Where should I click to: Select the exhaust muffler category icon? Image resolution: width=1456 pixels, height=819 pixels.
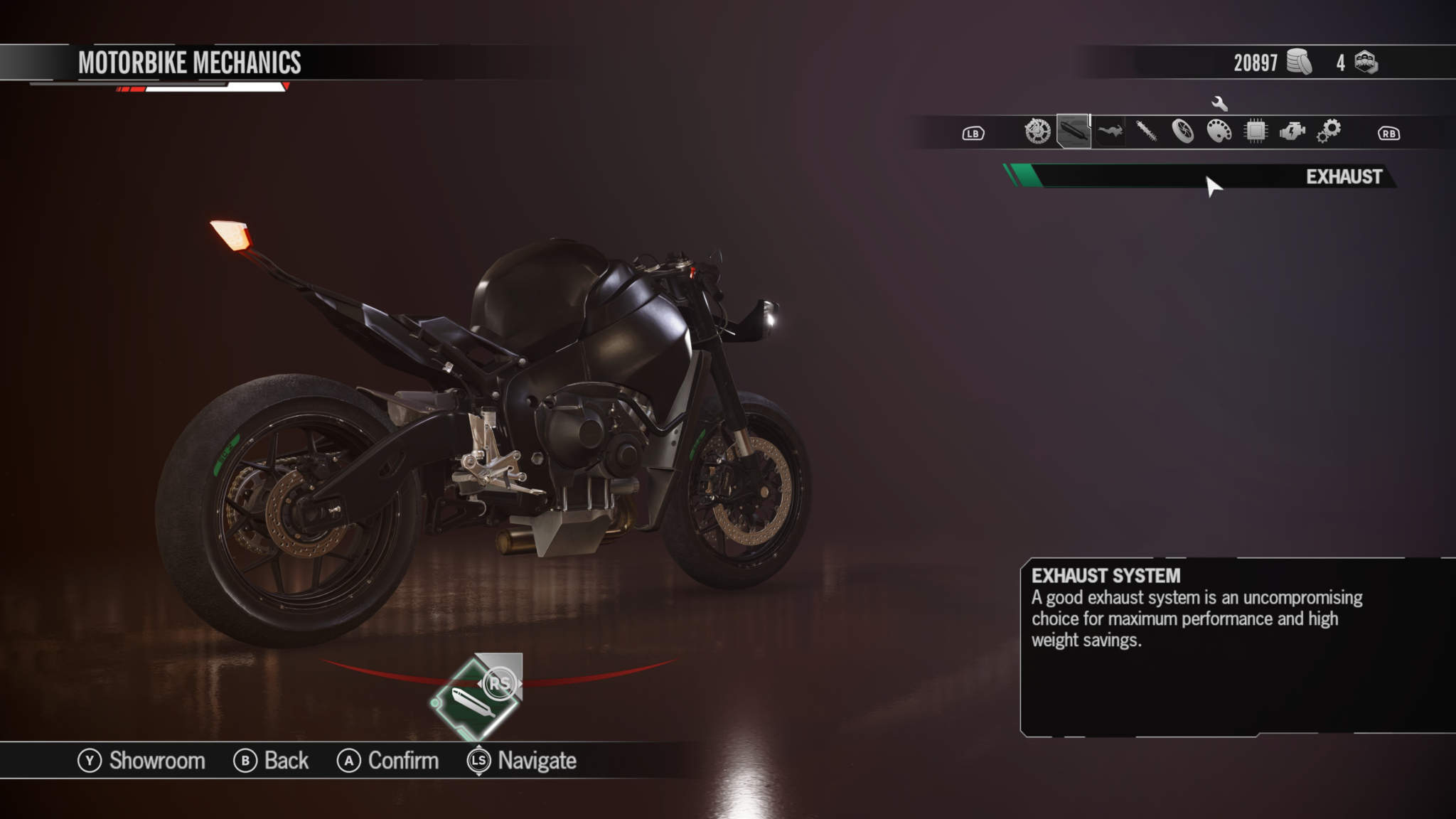(x=1072, y=132)
